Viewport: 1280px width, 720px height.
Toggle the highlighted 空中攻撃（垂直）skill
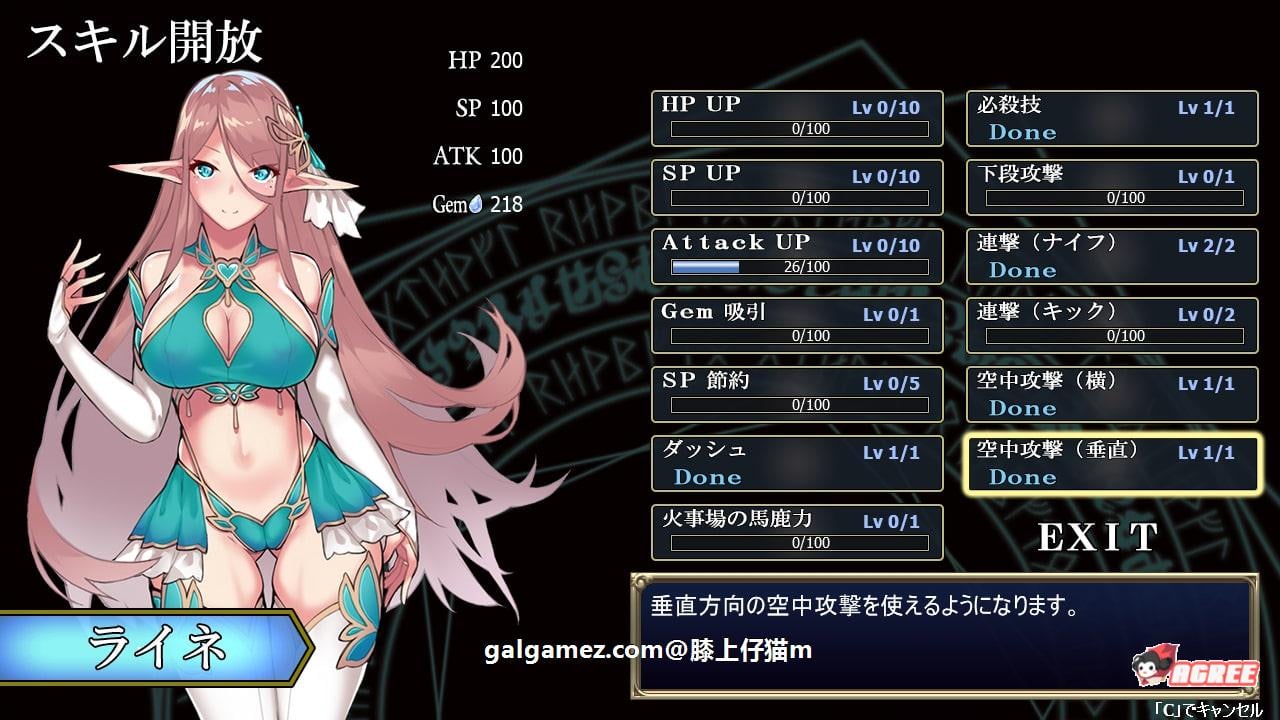click(1112, 463)
